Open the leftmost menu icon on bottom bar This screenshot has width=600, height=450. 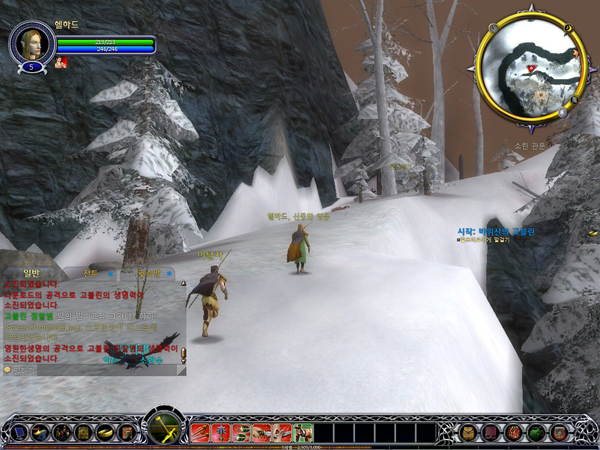click(x=18, y=432)
